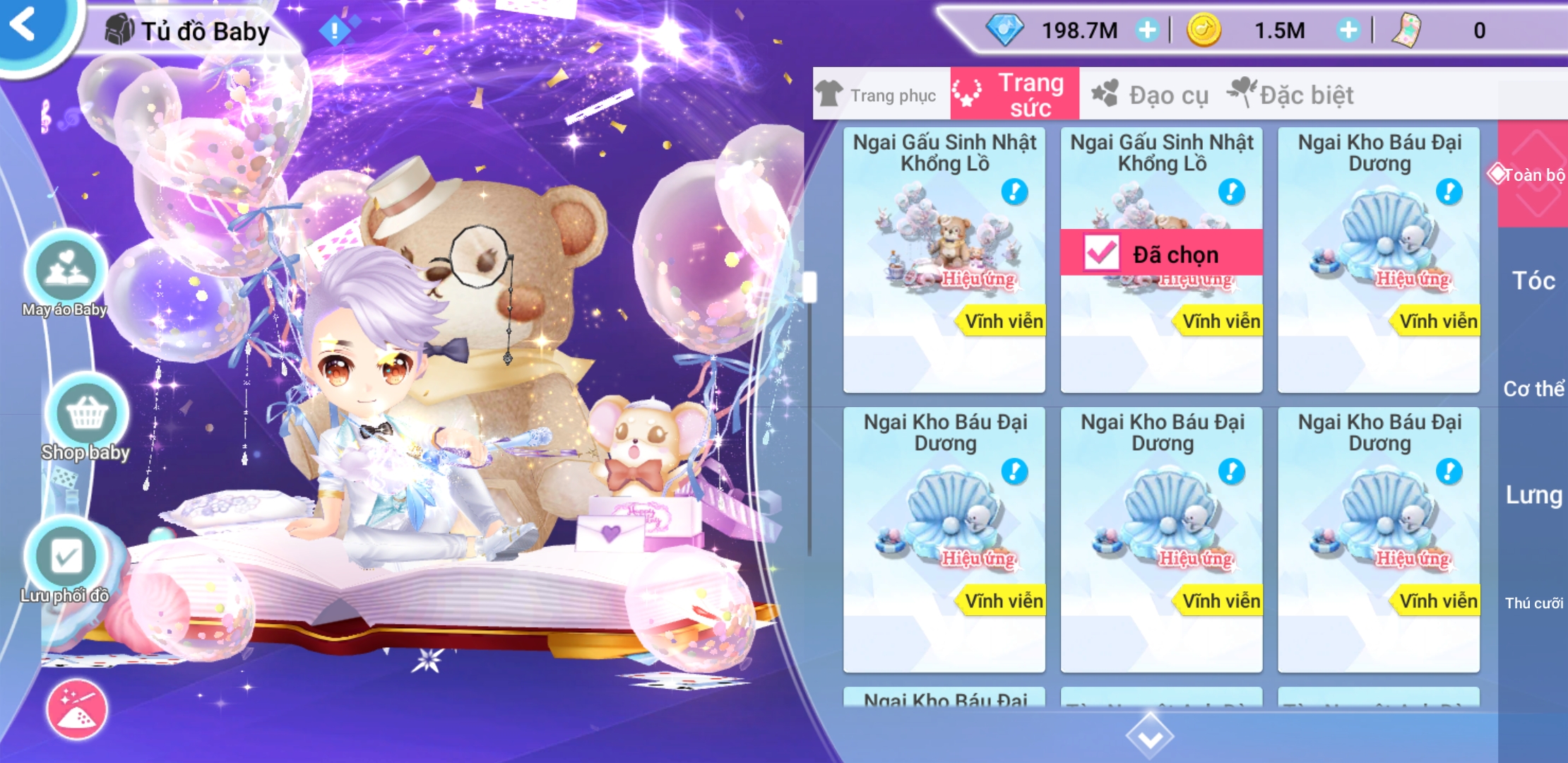Save outfit with Lưu phối đồ
Image resolution: width=1568 pixels, height=763 pixels.
click(66, 558)
